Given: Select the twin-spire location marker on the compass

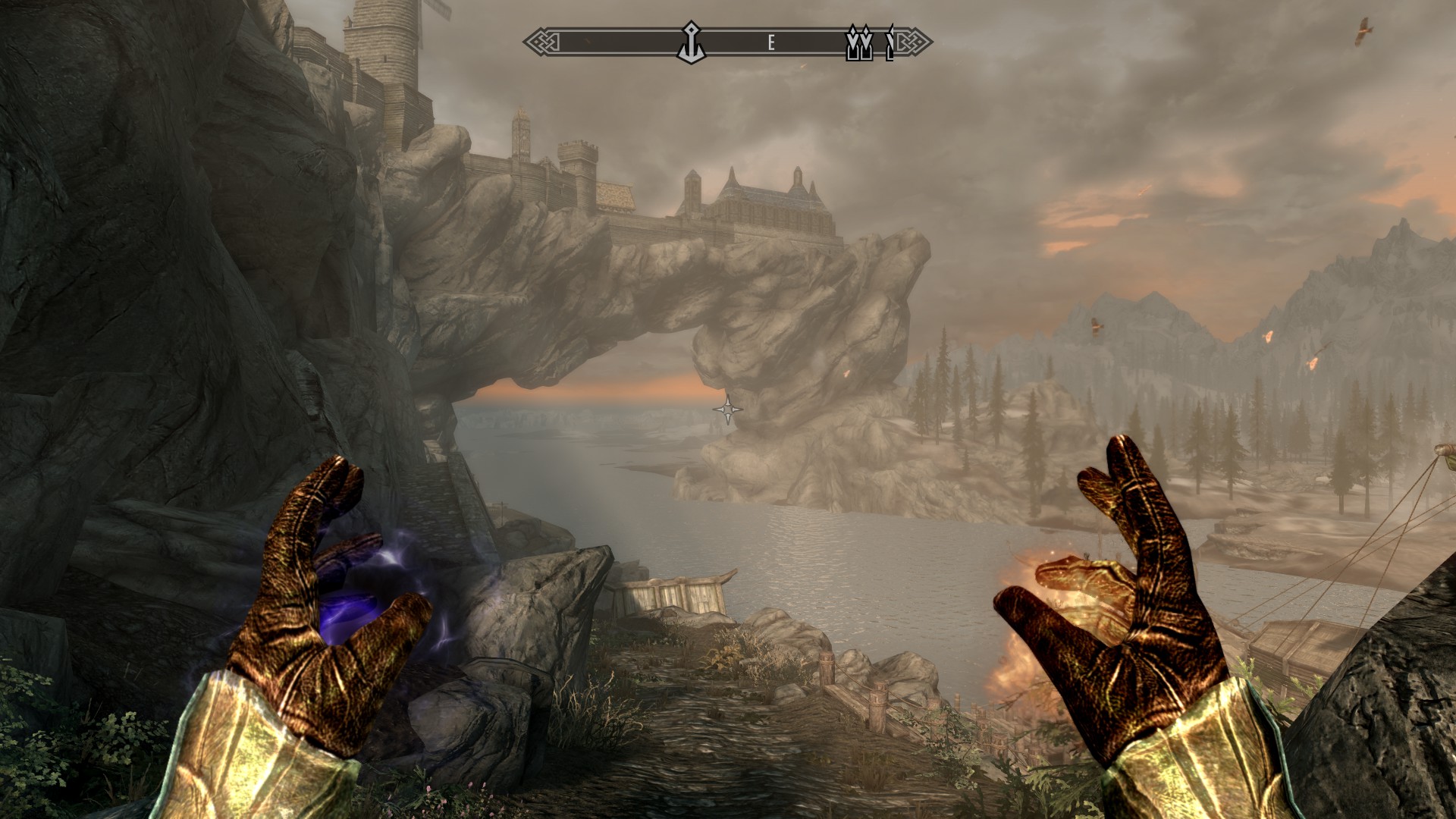Looking at the screenshot, I should [859, 43].
